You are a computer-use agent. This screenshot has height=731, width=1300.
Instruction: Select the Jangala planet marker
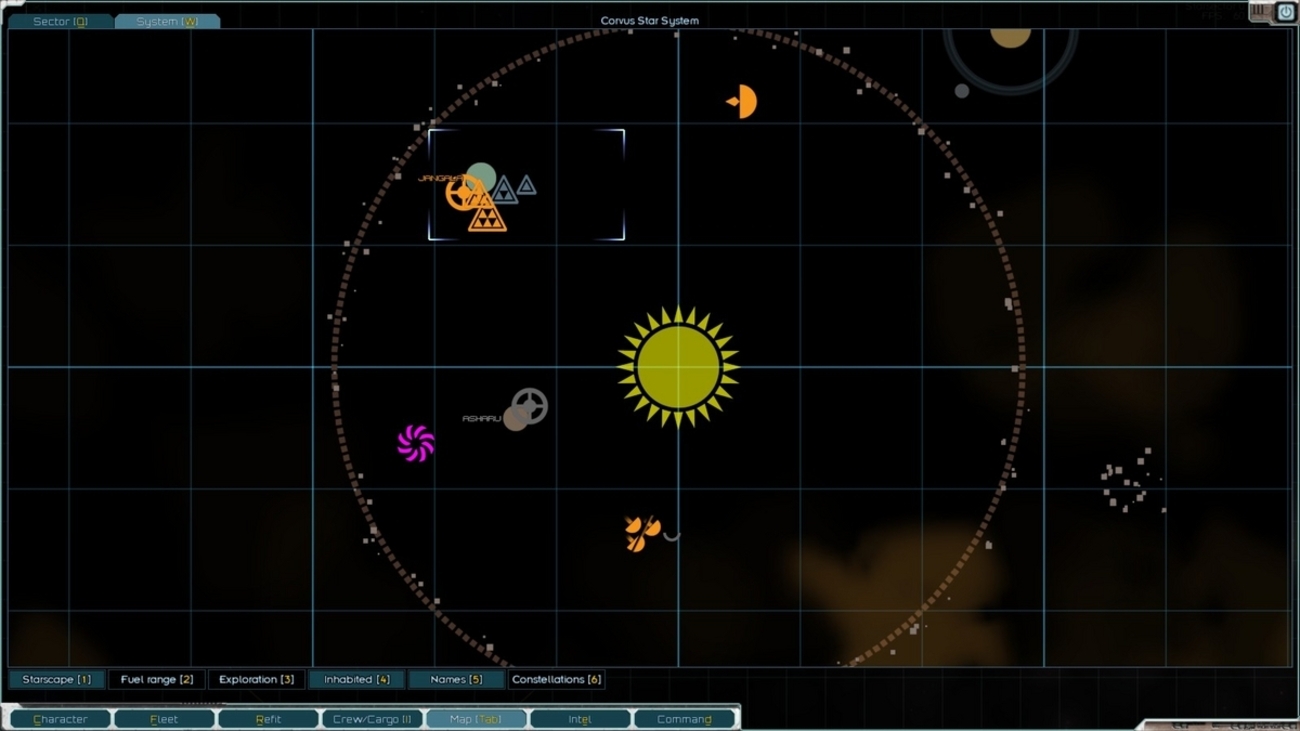click(x=481, y=177)
